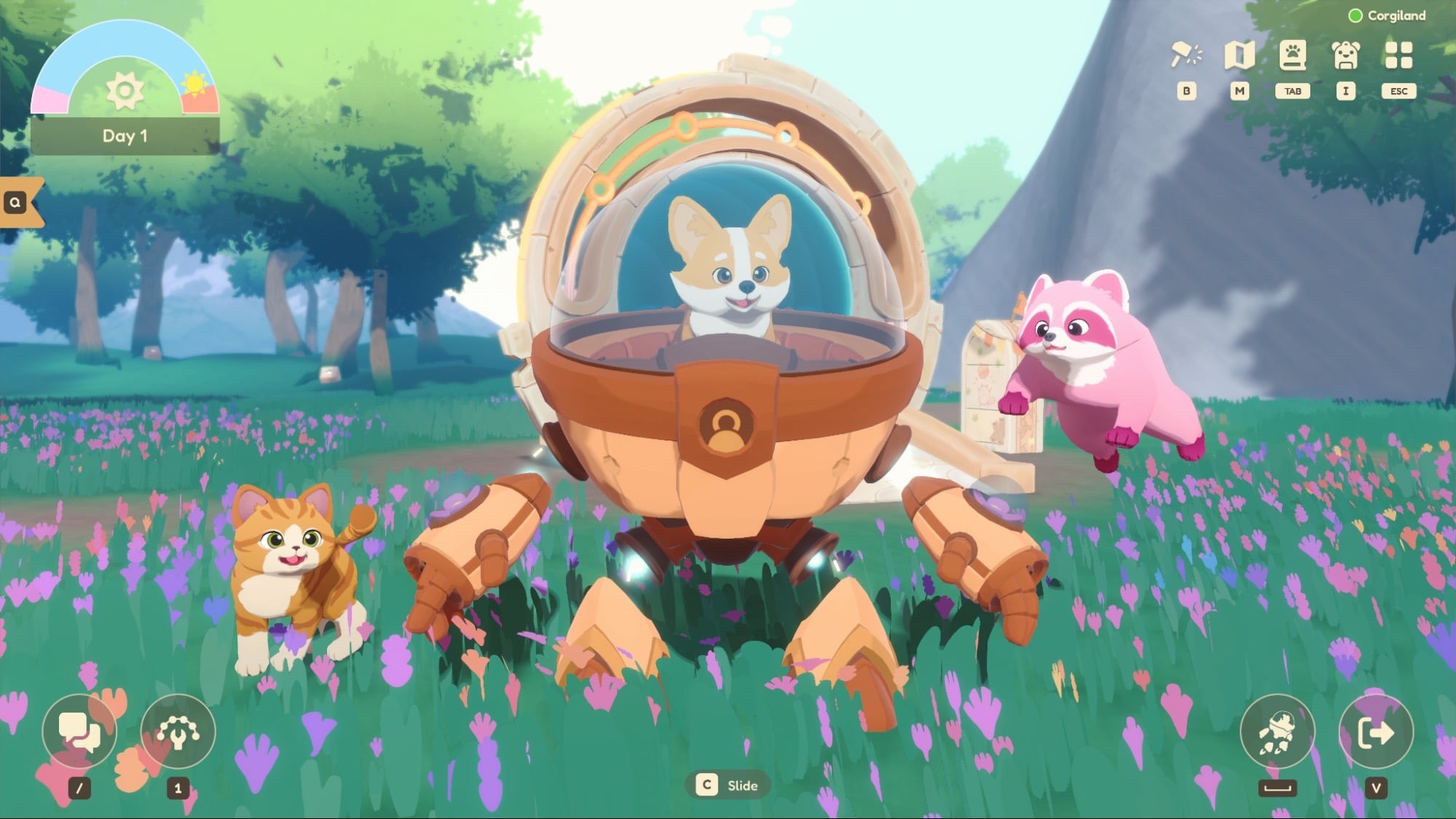Click the TAB keybind label under the journal
Screen dimensions: 1456x819
[x=1293, y=91]
